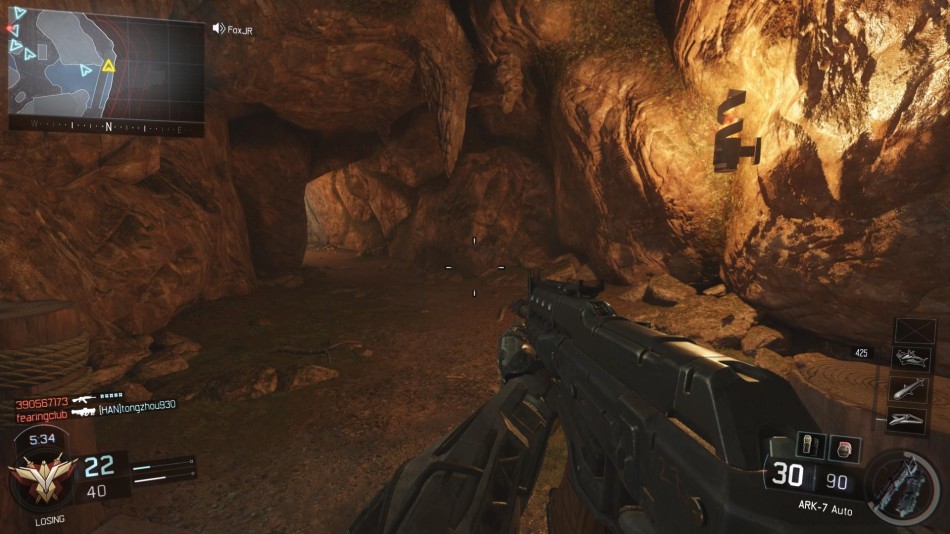Select the yellow player arrow on the minimap
This screenshot has height=534, width=950.
click(108, 67)
